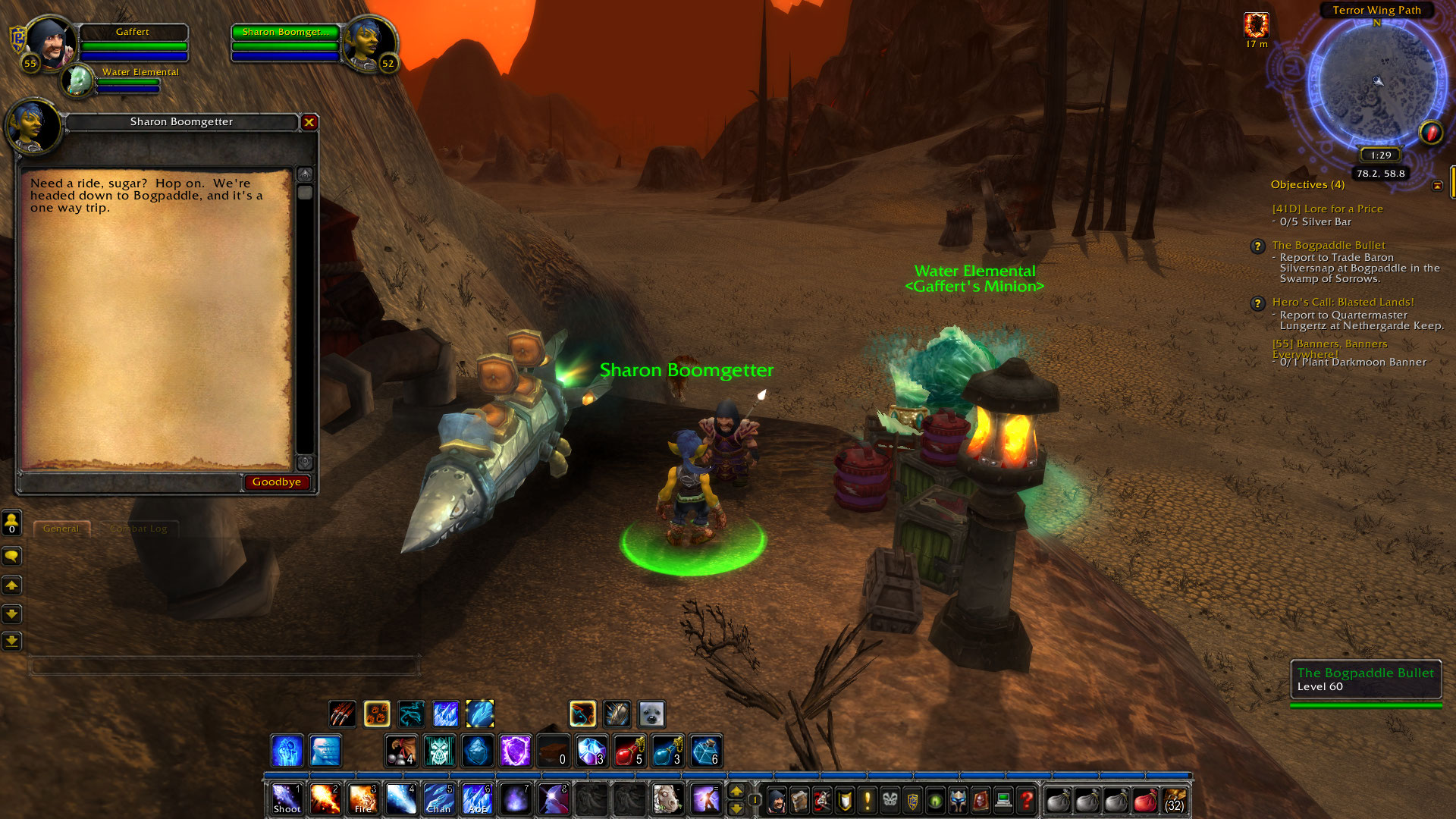Activate the Chan ability on the action bar

[440, 799]
